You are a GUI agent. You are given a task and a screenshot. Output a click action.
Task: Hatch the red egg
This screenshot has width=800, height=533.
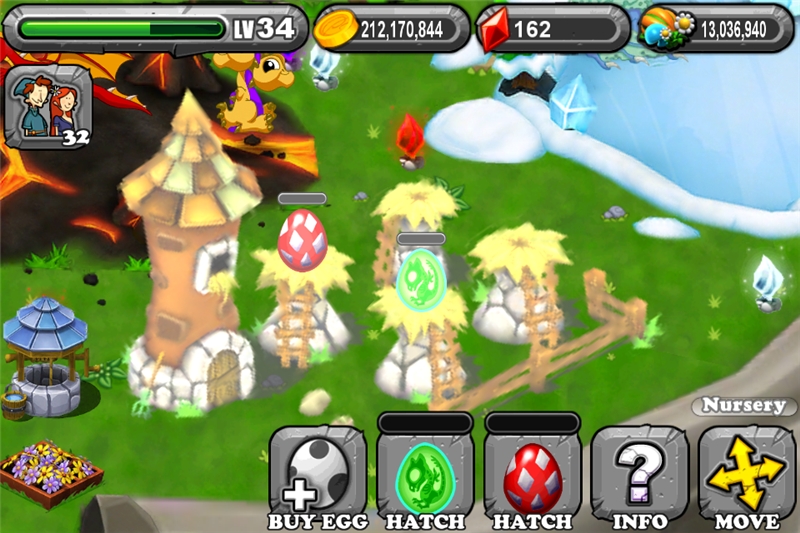click(x=532, y=473)
